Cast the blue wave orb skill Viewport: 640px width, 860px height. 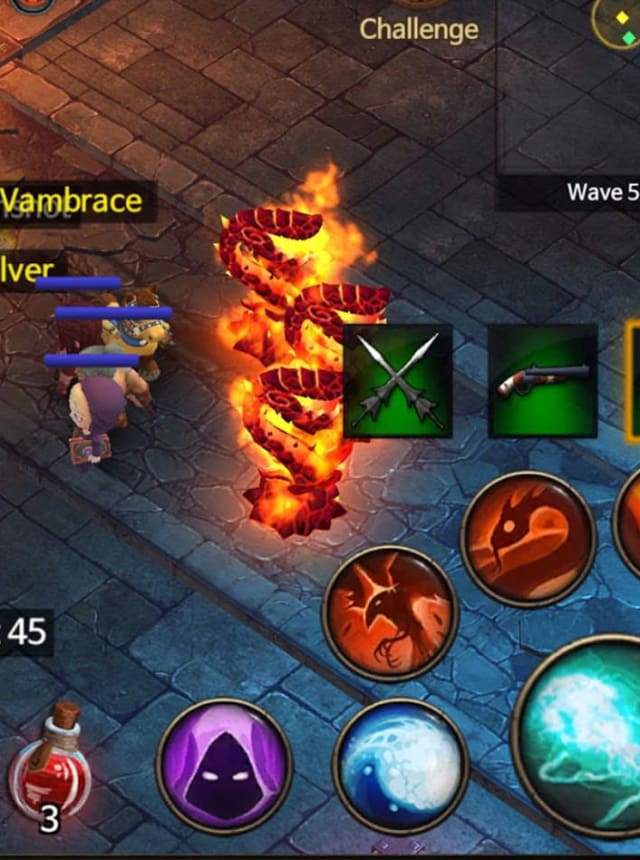[401, 766]
